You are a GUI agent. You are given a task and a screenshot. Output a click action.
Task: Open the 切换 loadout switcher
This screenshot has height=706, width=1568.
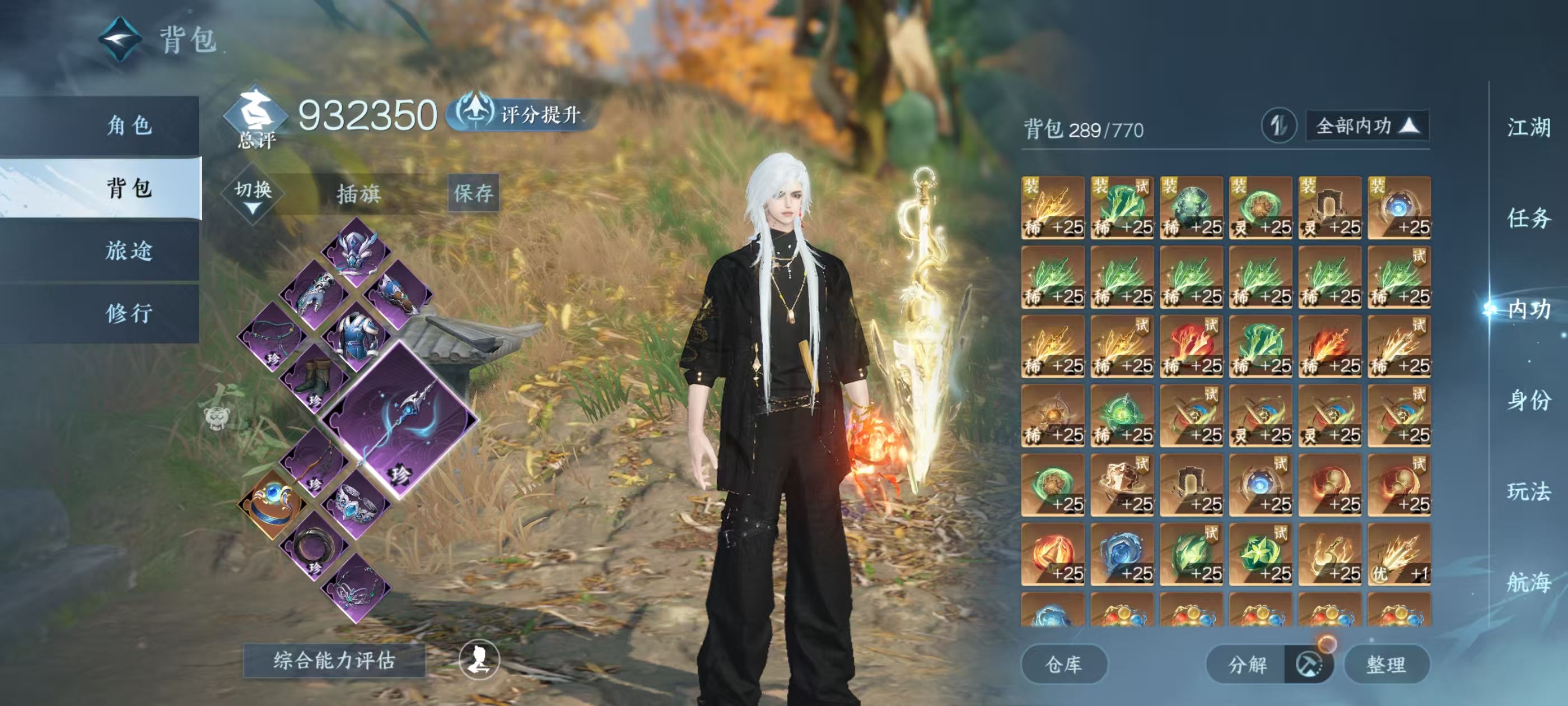pyautogui.click(x=253, y=194)
